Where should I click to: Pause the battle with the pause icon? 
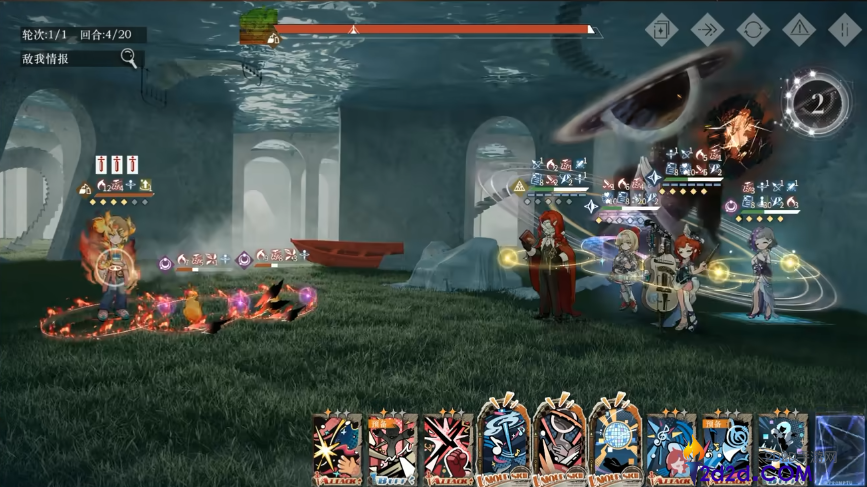[845, 29]
